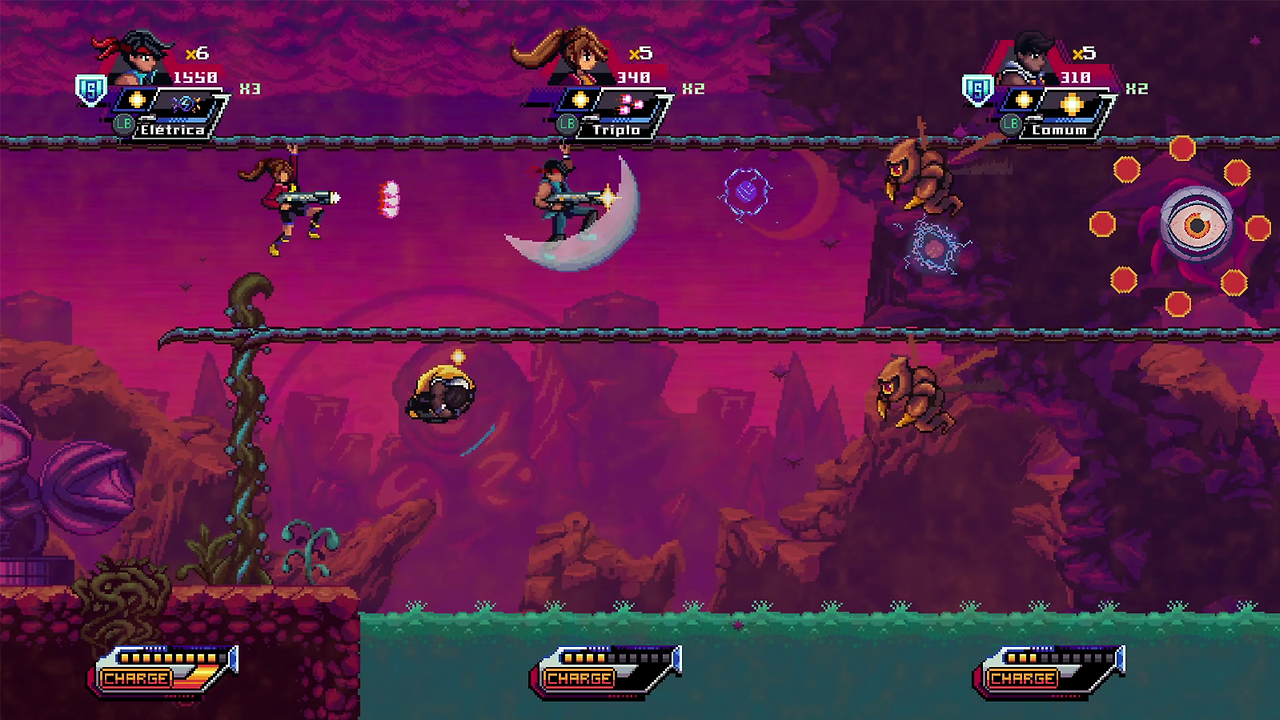1280x720 pixels.
Task: Select Player 1's electric weapon slot icon
Action: click(187, 102)
